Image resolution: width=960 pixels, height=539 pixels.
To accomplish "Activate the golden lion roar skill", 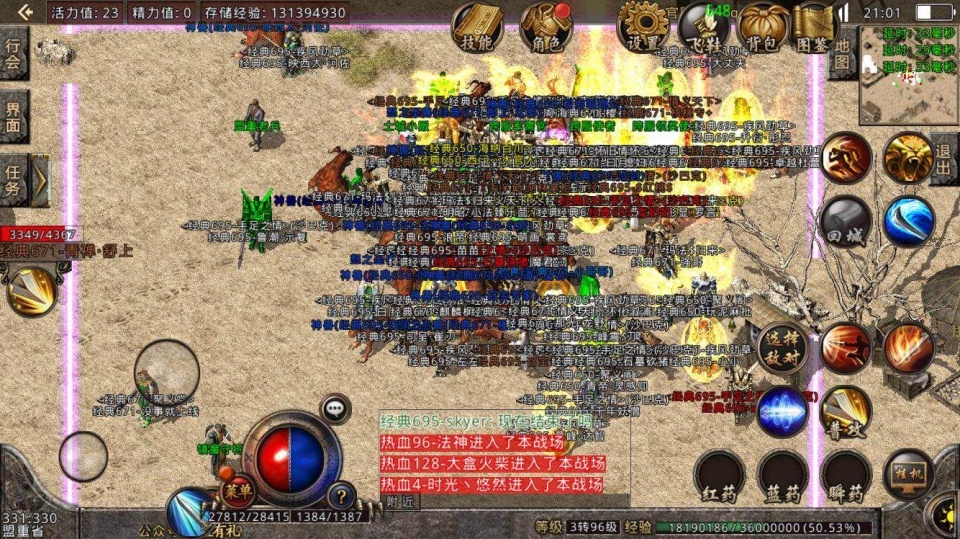I will [x=906, y=158].
